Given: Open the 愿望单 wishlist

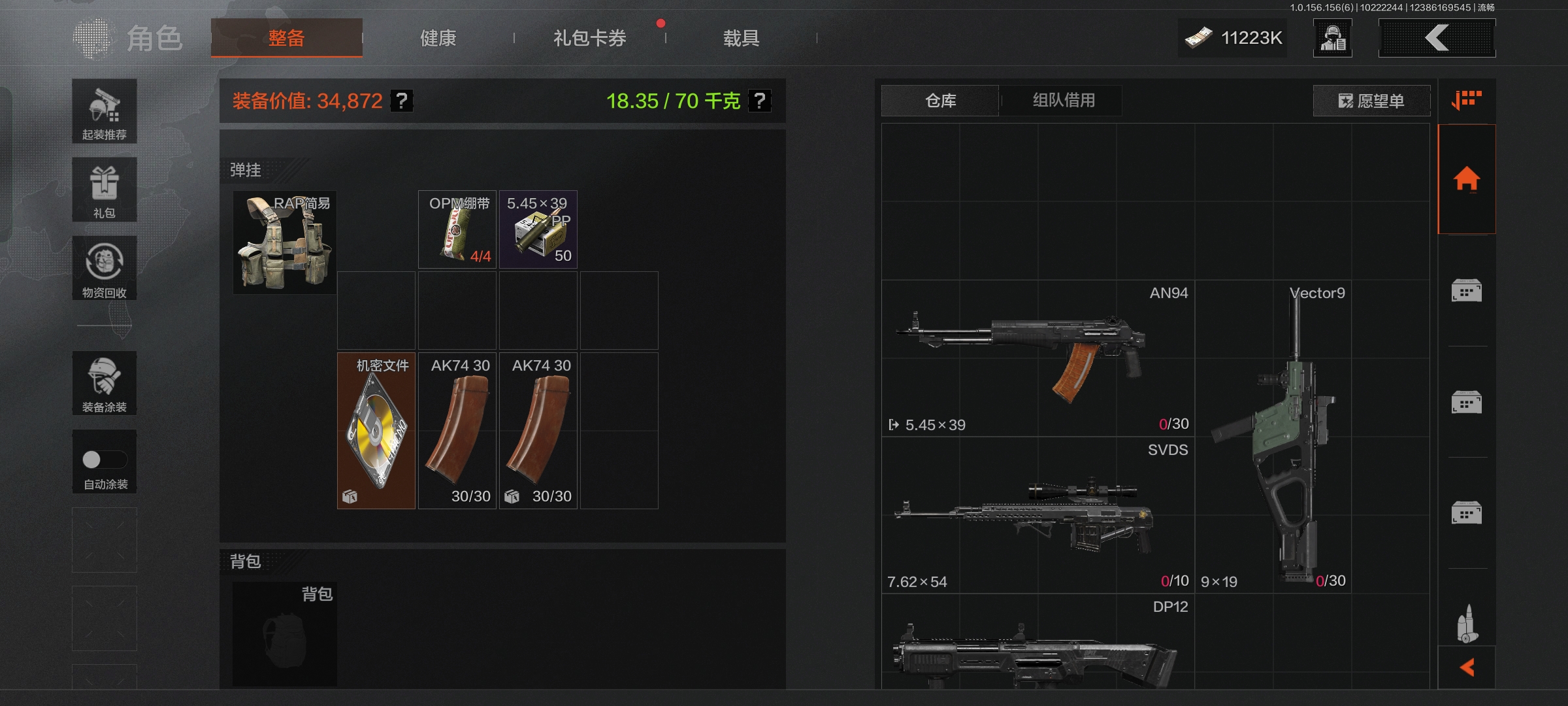Looking at the screenshot, I should (x=1371, y=101).
